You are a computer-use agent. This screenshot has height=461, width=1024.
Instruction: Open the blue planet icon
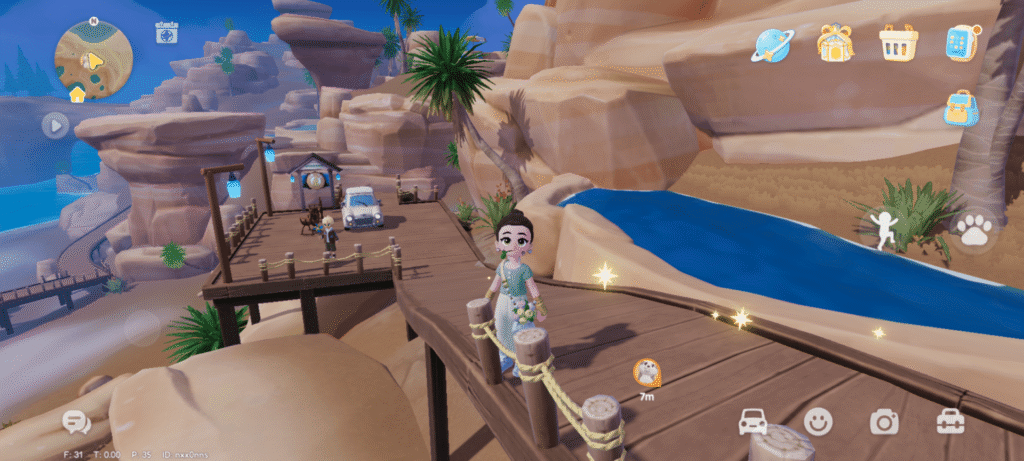(774, 44)
